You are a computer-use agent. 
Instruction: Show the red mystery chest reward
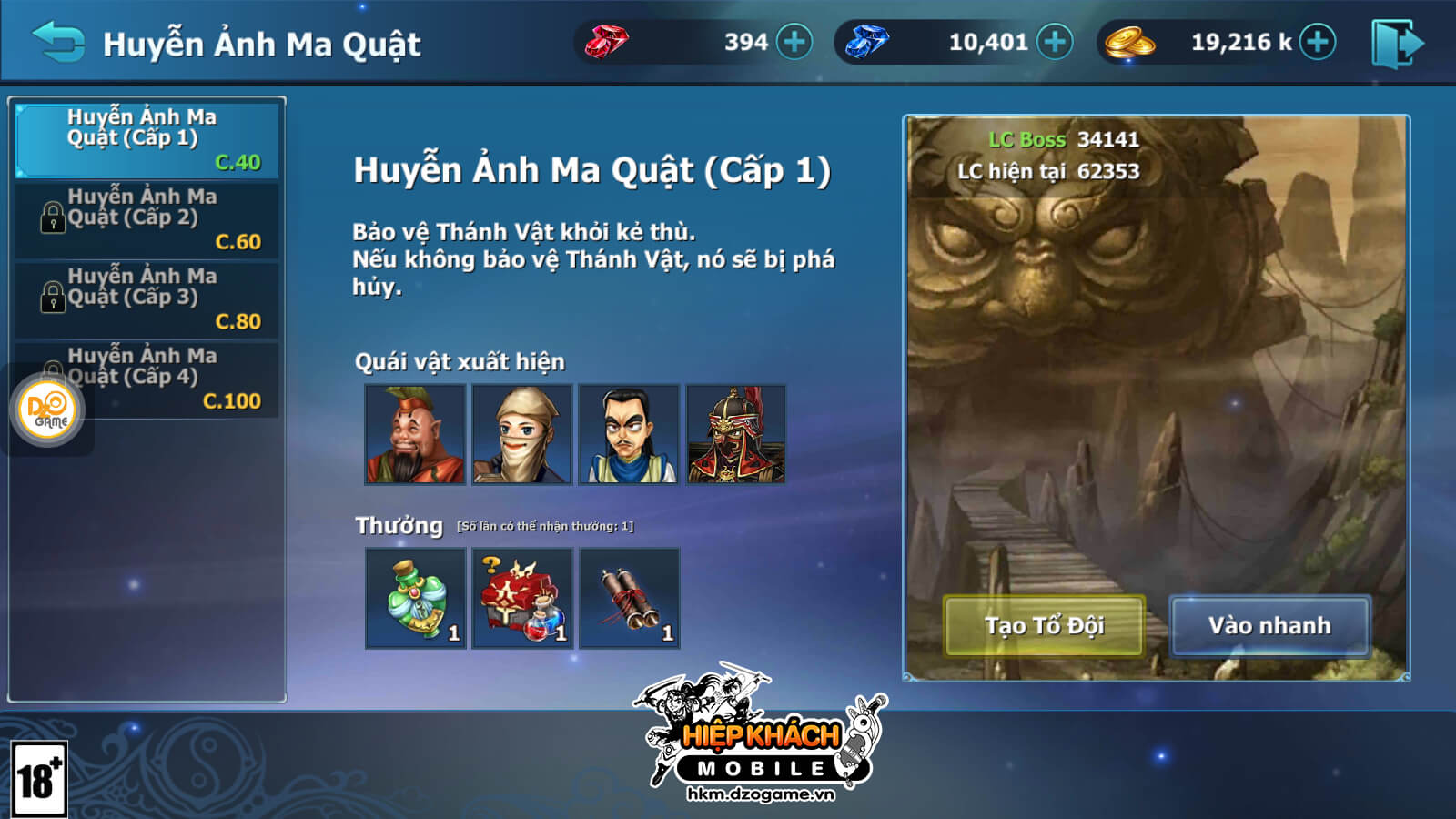coord(522,598)
